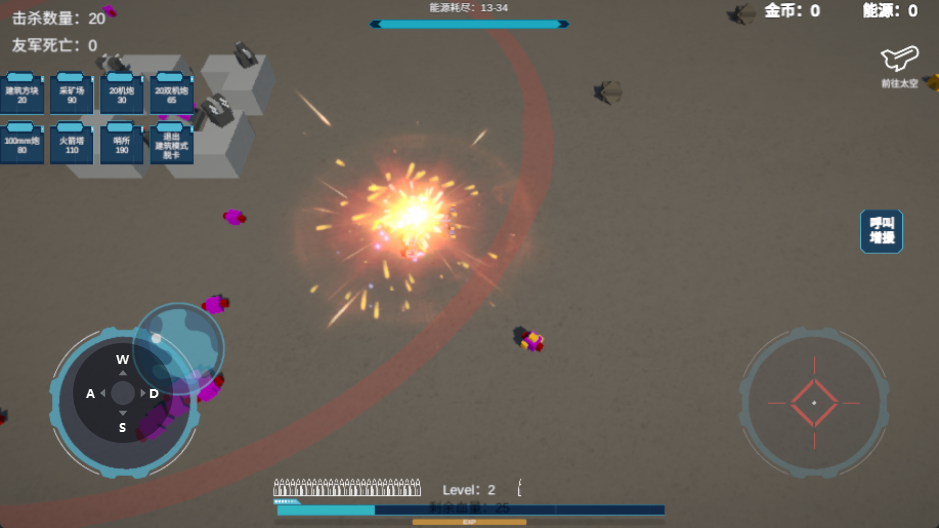Click the 前往太空 shuttle icon
This screenshot has width=939, height=528.
[x=898, y=63]
